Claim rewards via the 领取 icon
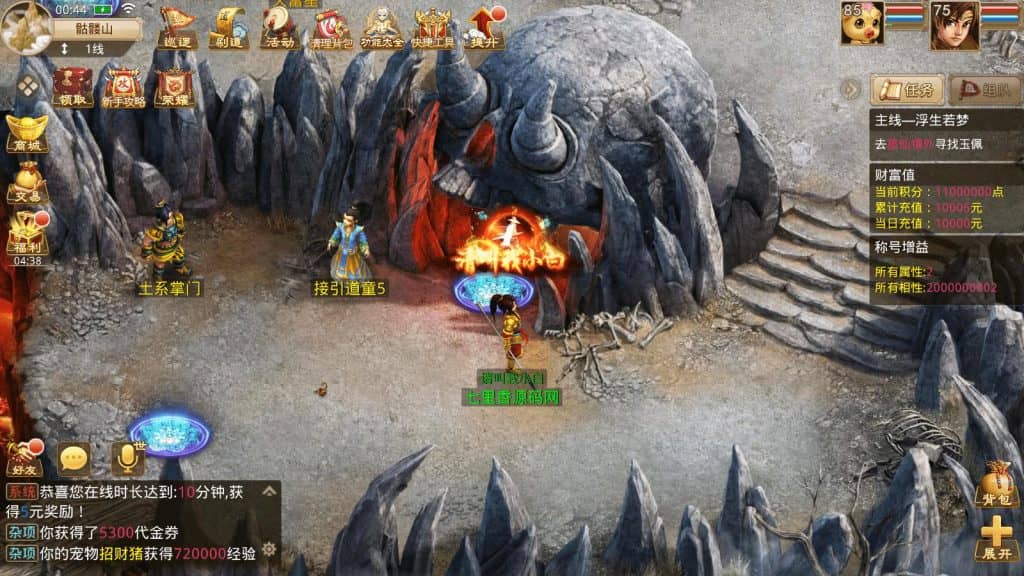 point(73,86)
